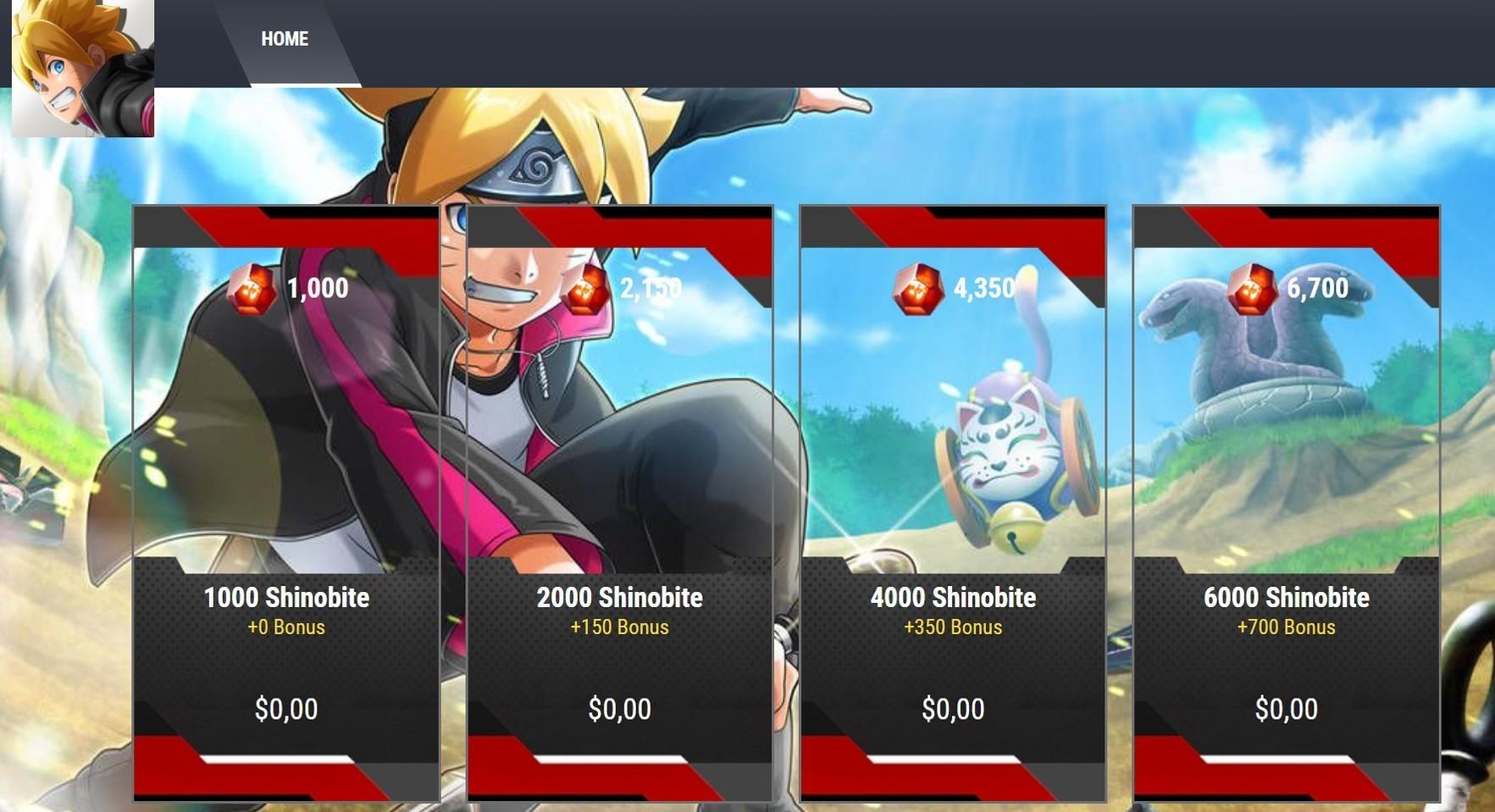The image size is (1495, 812).
Task: Select the Shinobite gem icon showing 4,350
Action: (917, 288)
